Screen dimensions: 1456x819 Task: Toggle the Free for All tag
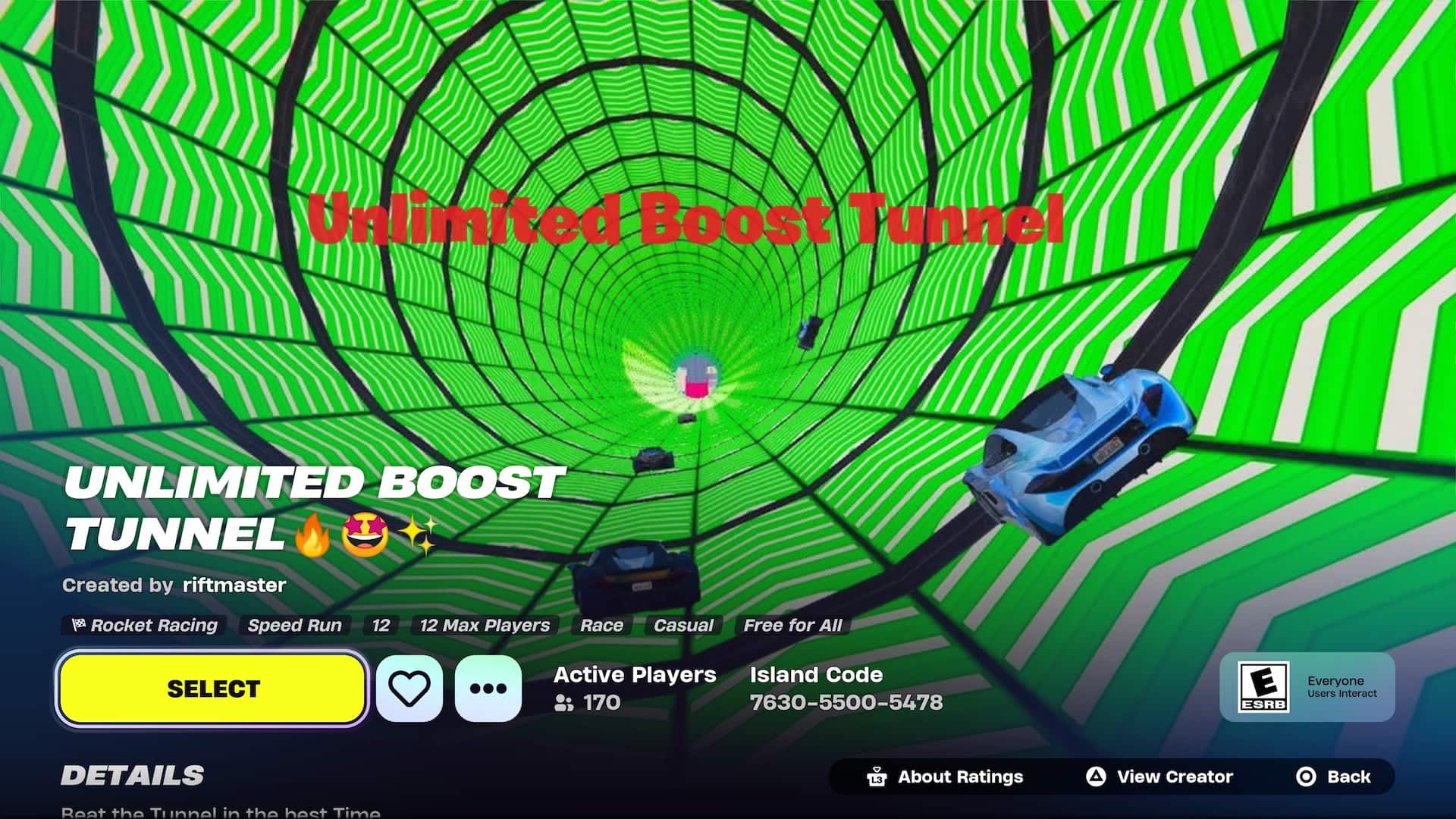[x=792, y=626]
